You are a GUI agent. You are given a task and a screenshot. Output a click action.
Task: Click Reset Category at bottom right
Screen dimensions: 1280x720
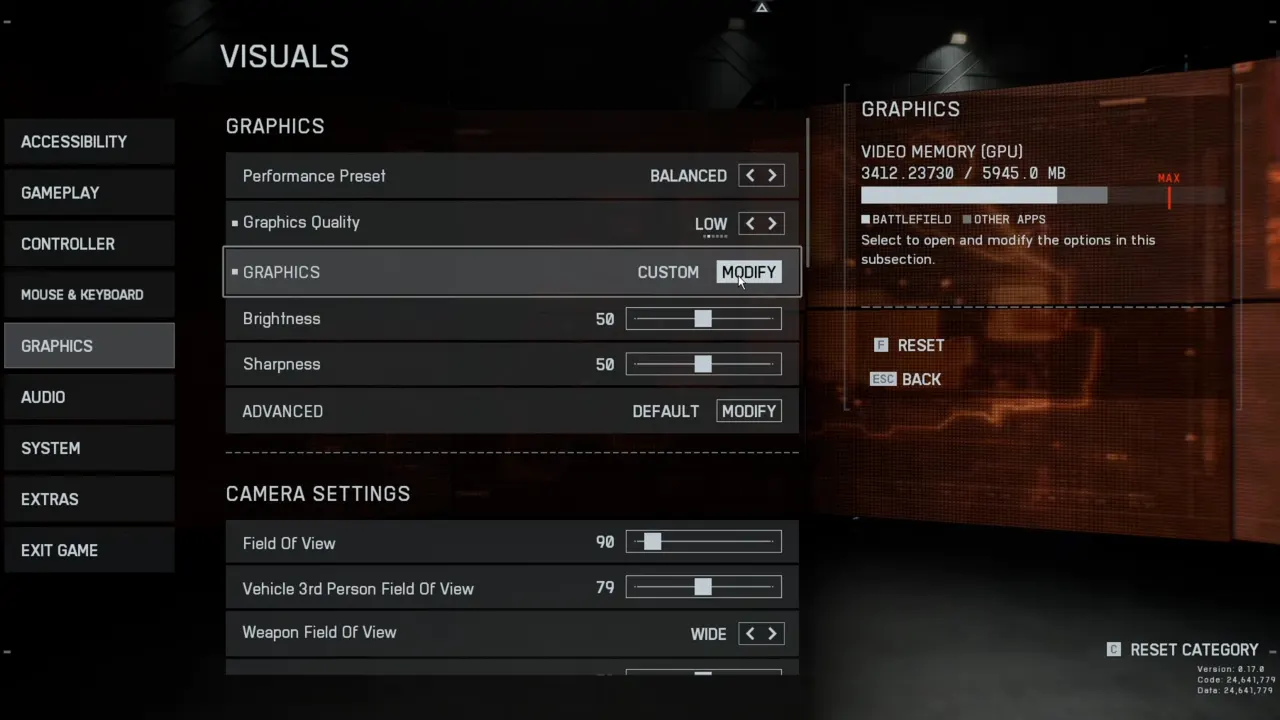[x=1193, y=649]
